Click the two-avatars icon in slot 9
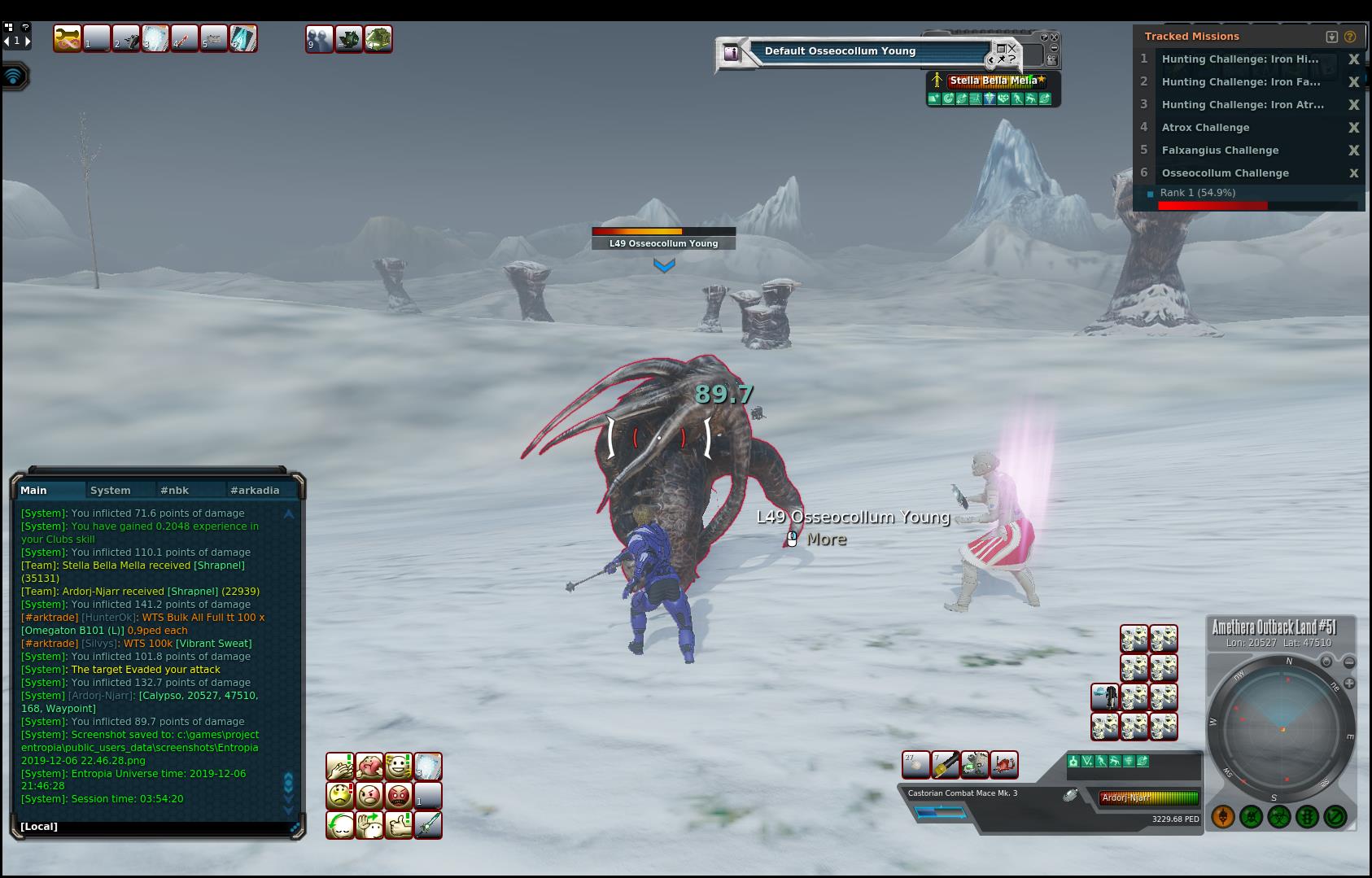Image resolution: width=1372 pixels, height=878 pixels. point(319,39)
